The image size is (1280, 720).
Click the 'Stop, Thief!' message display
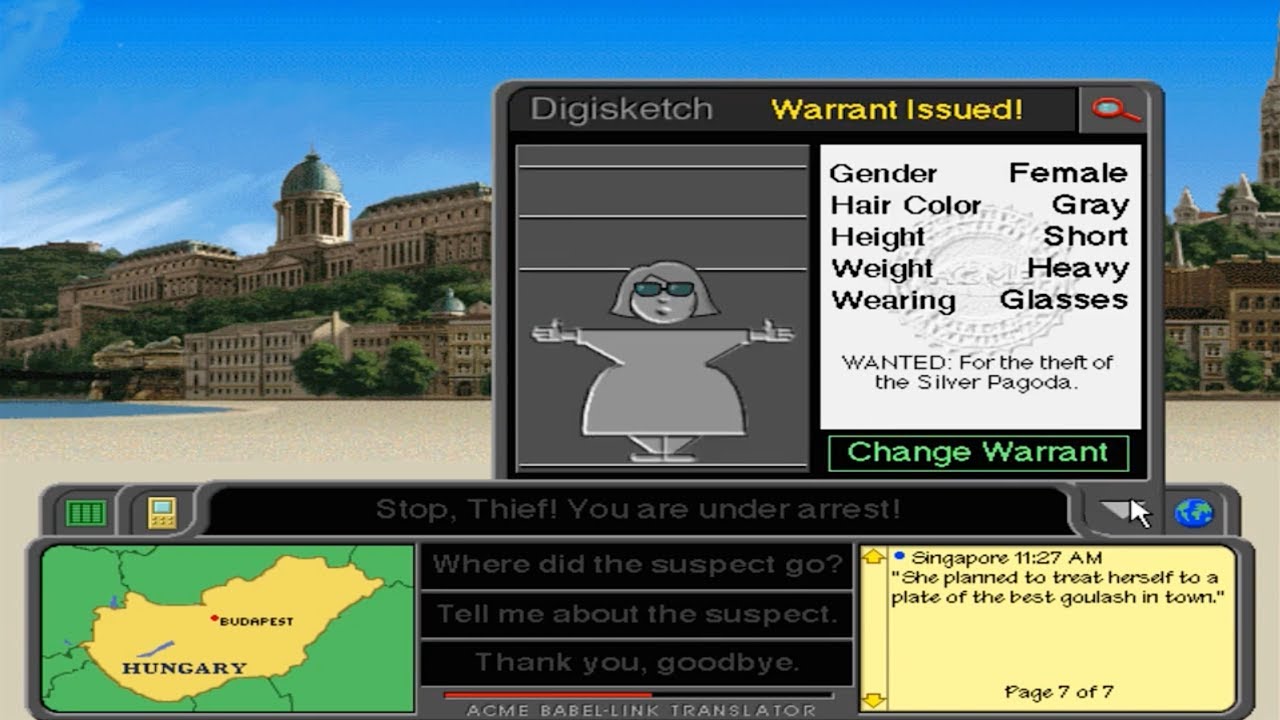click(x=640, y=511)
